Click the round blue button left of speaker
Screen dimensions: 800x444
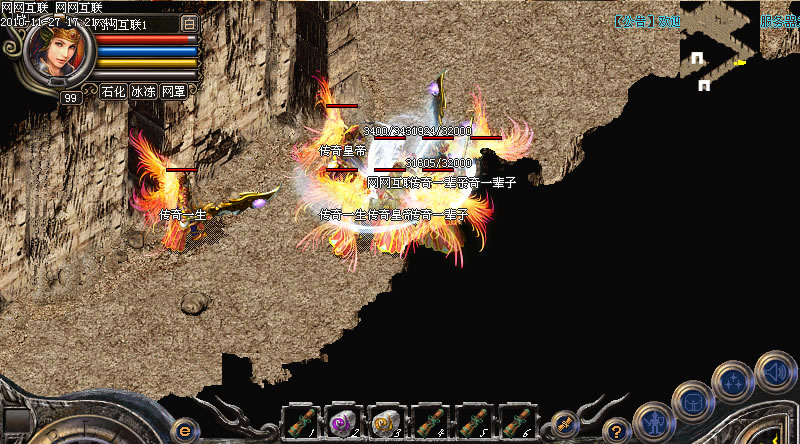[x=732, y=381]
